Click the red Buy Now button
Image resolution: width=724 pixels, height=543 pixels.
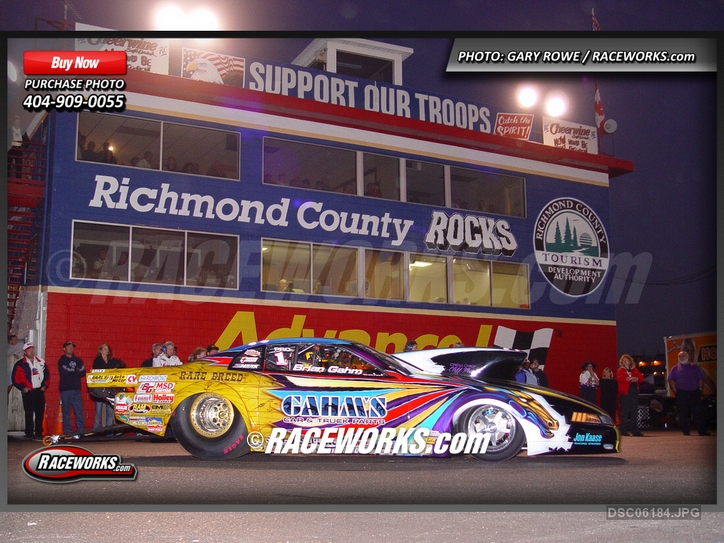tap(75, 63)
